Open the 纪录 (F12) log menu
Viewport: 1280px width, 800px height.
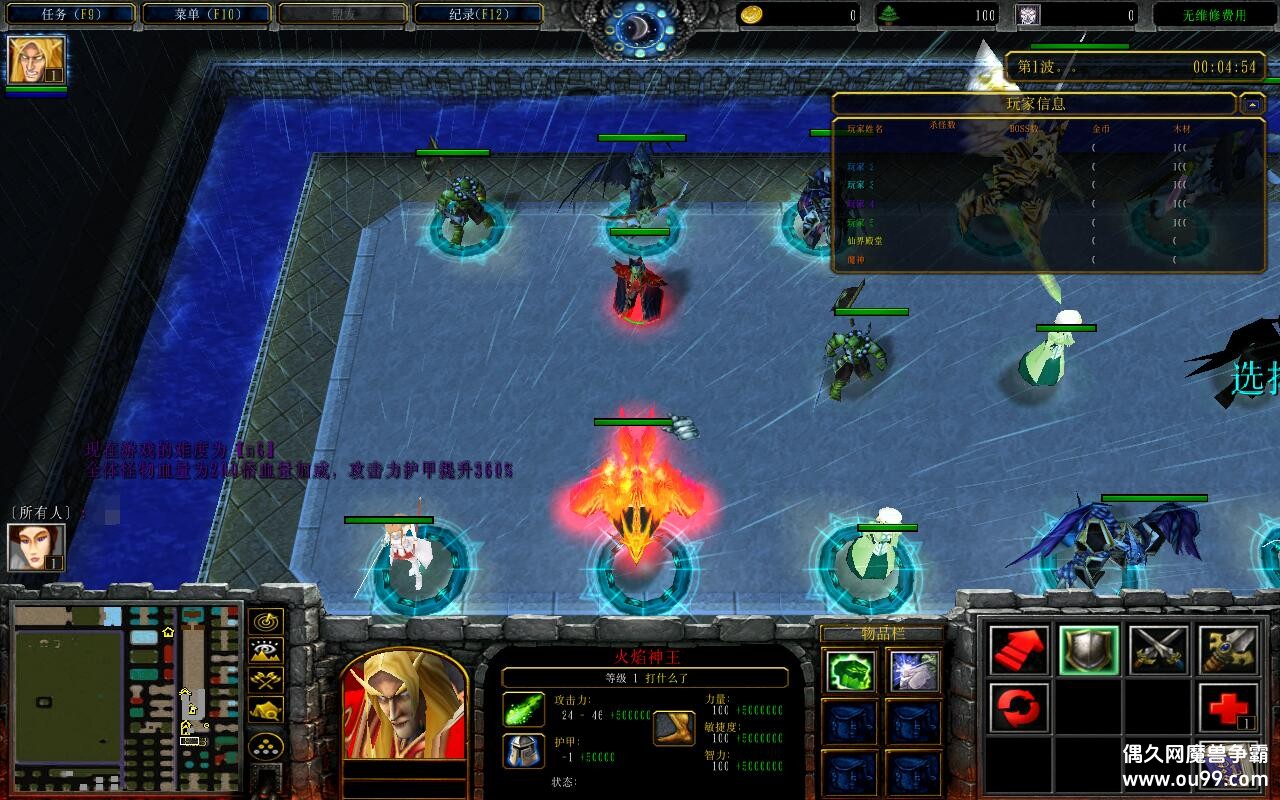478,14
